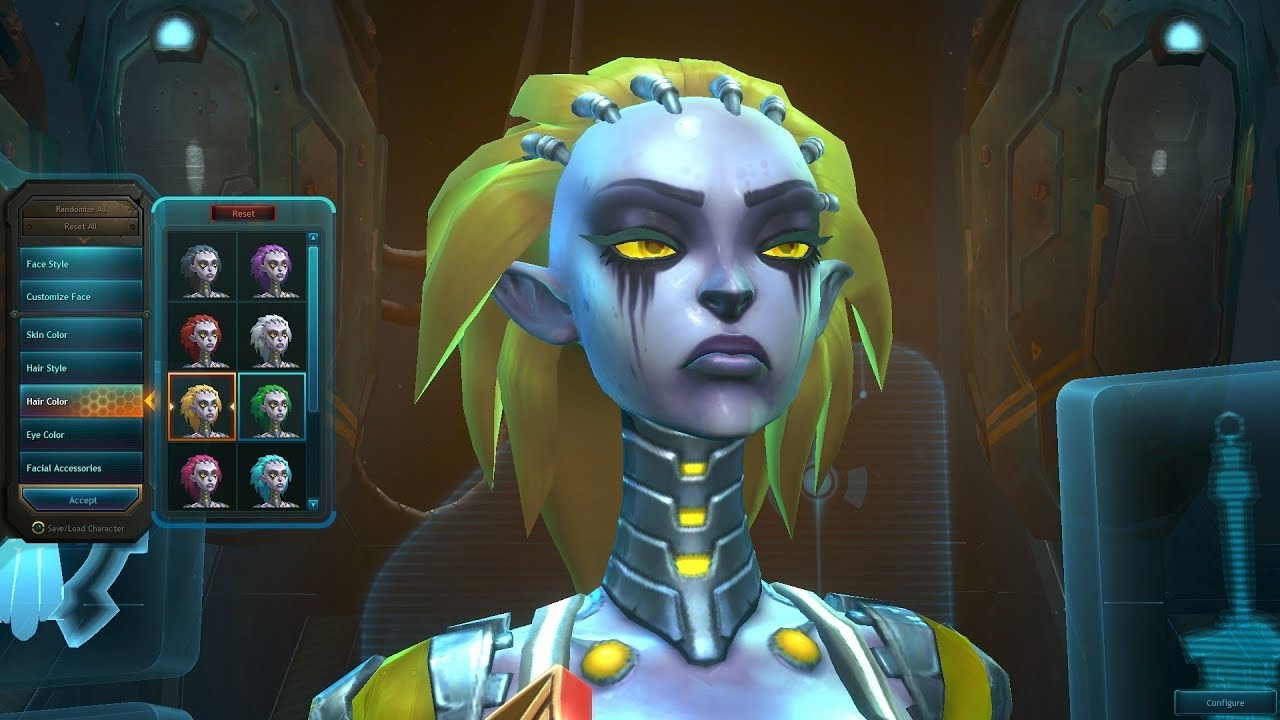This screenshot has width=1280, height=720.
Task: Open the Face Style options
Action: click(82, 264)
